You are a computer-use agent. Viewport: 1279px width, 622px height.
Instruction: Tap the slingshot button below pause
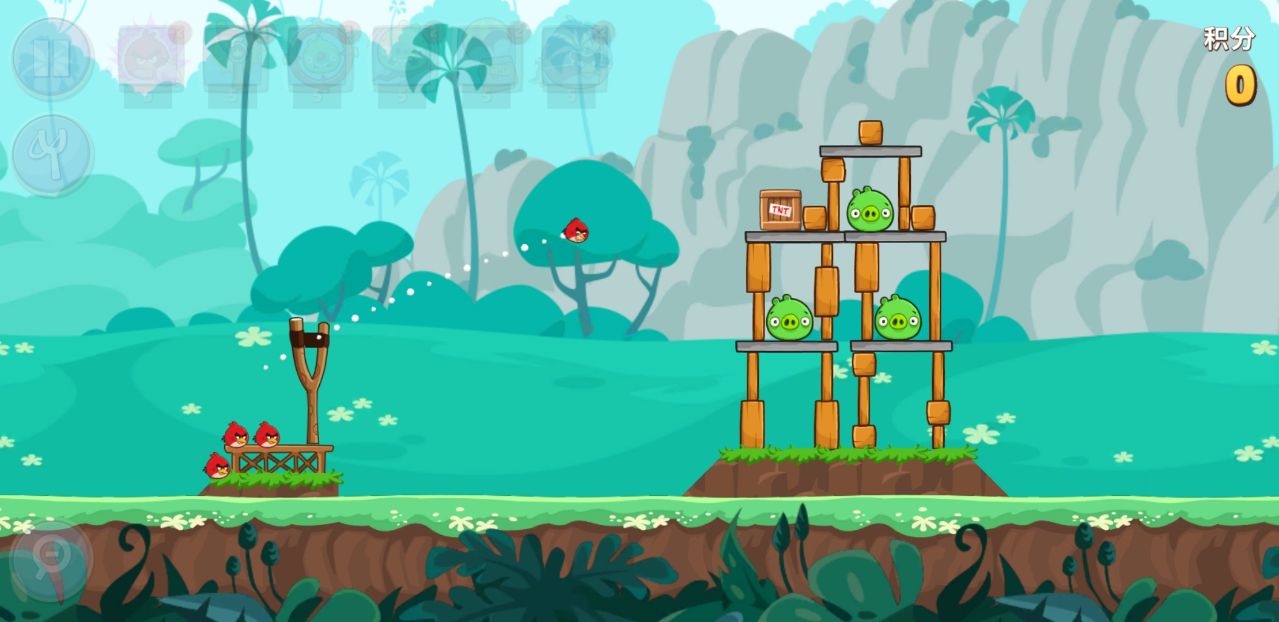[x=52, y=154]
